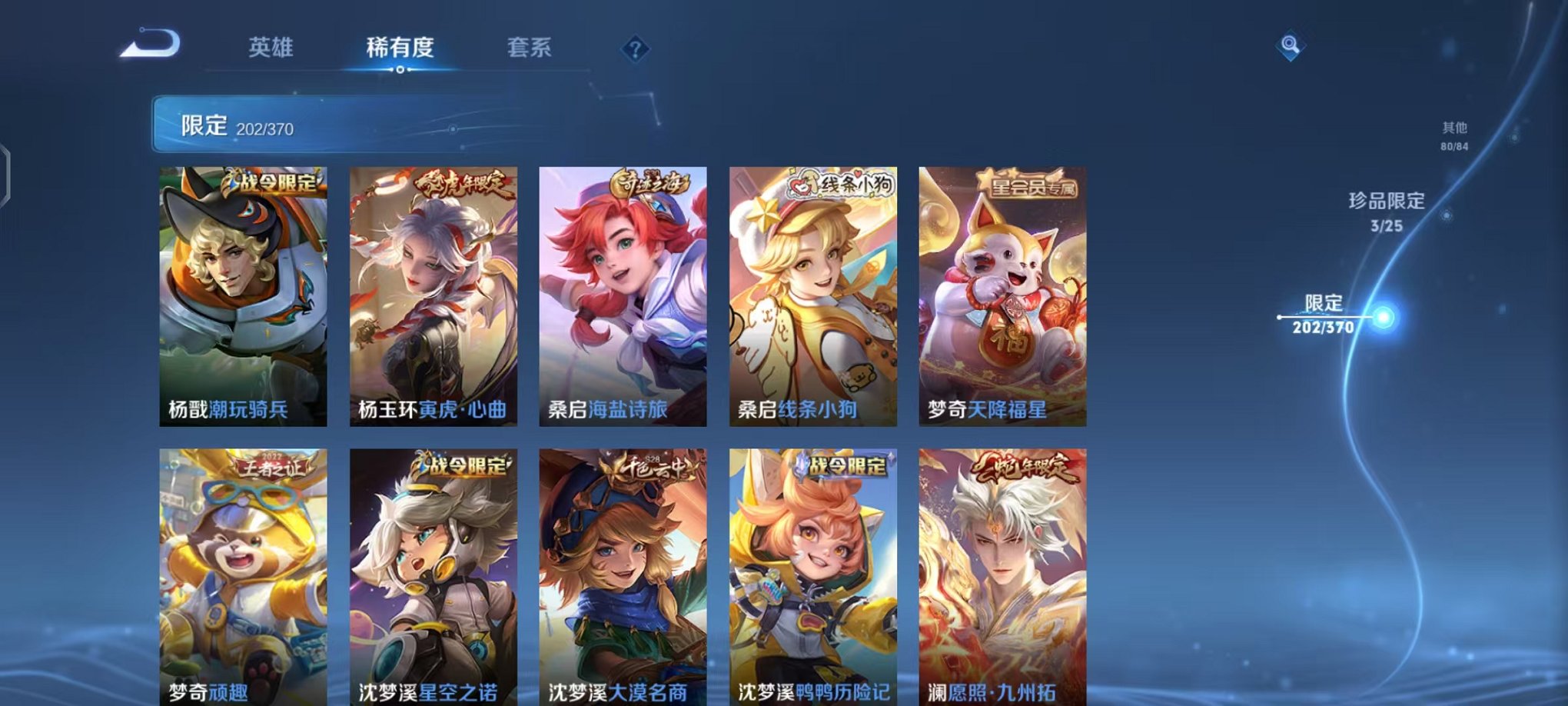1568x706 pixels.
Task: Select the 稀有度 tab
Action: point(399,46)
